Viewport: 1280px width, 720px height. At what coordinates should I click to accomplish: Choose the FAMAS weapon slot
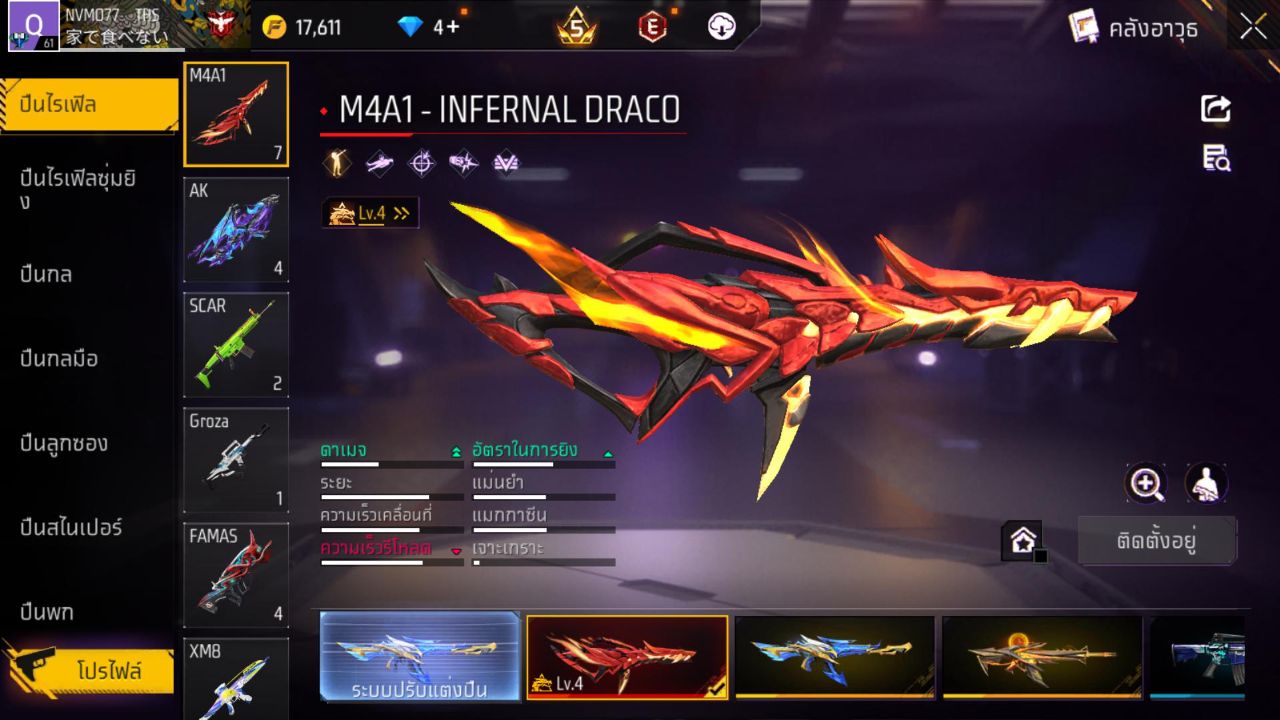[236, 575]
